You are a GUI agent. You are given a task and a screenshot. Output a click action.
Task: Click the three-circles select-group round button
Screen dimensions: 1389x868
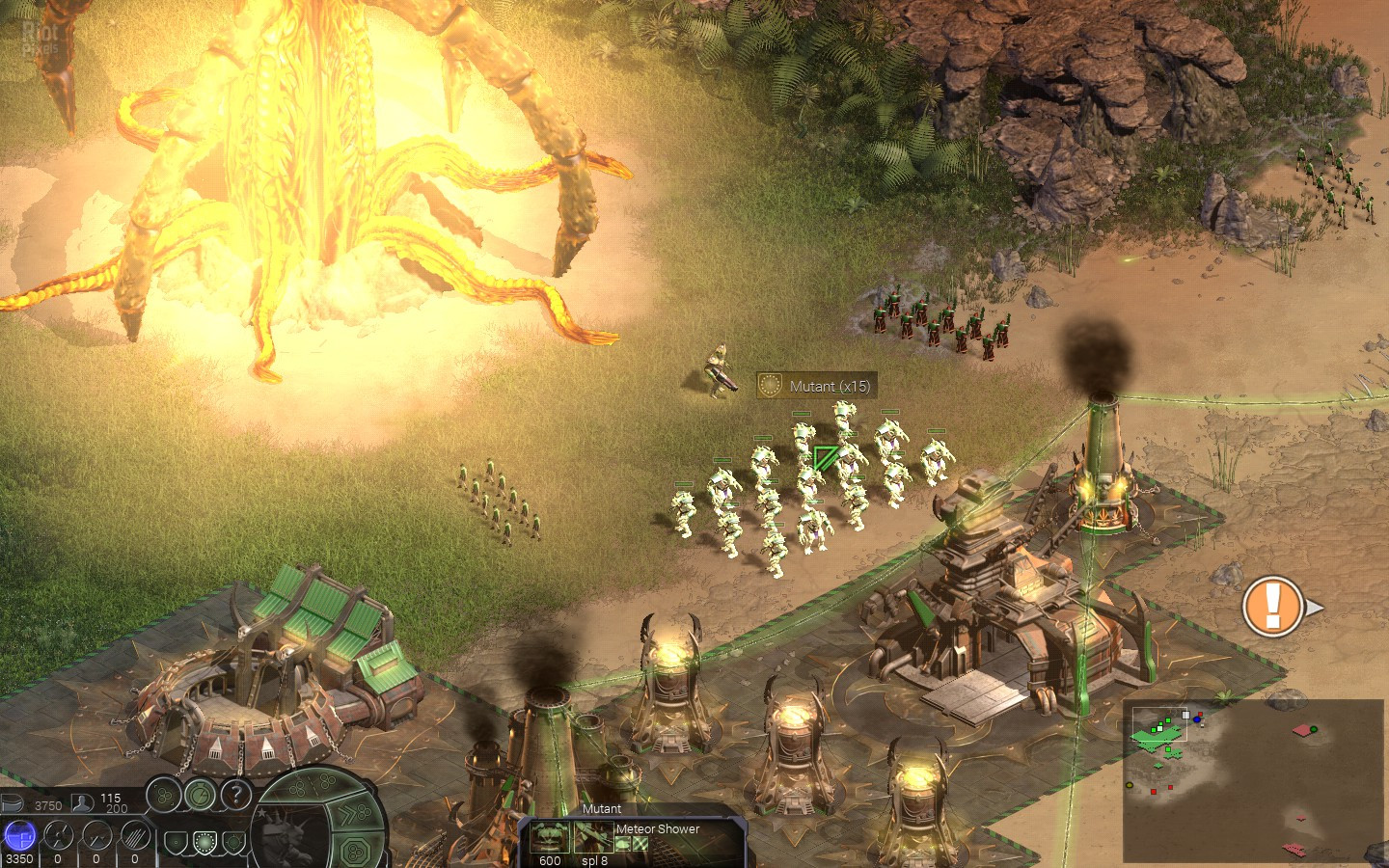pos(163,796)
